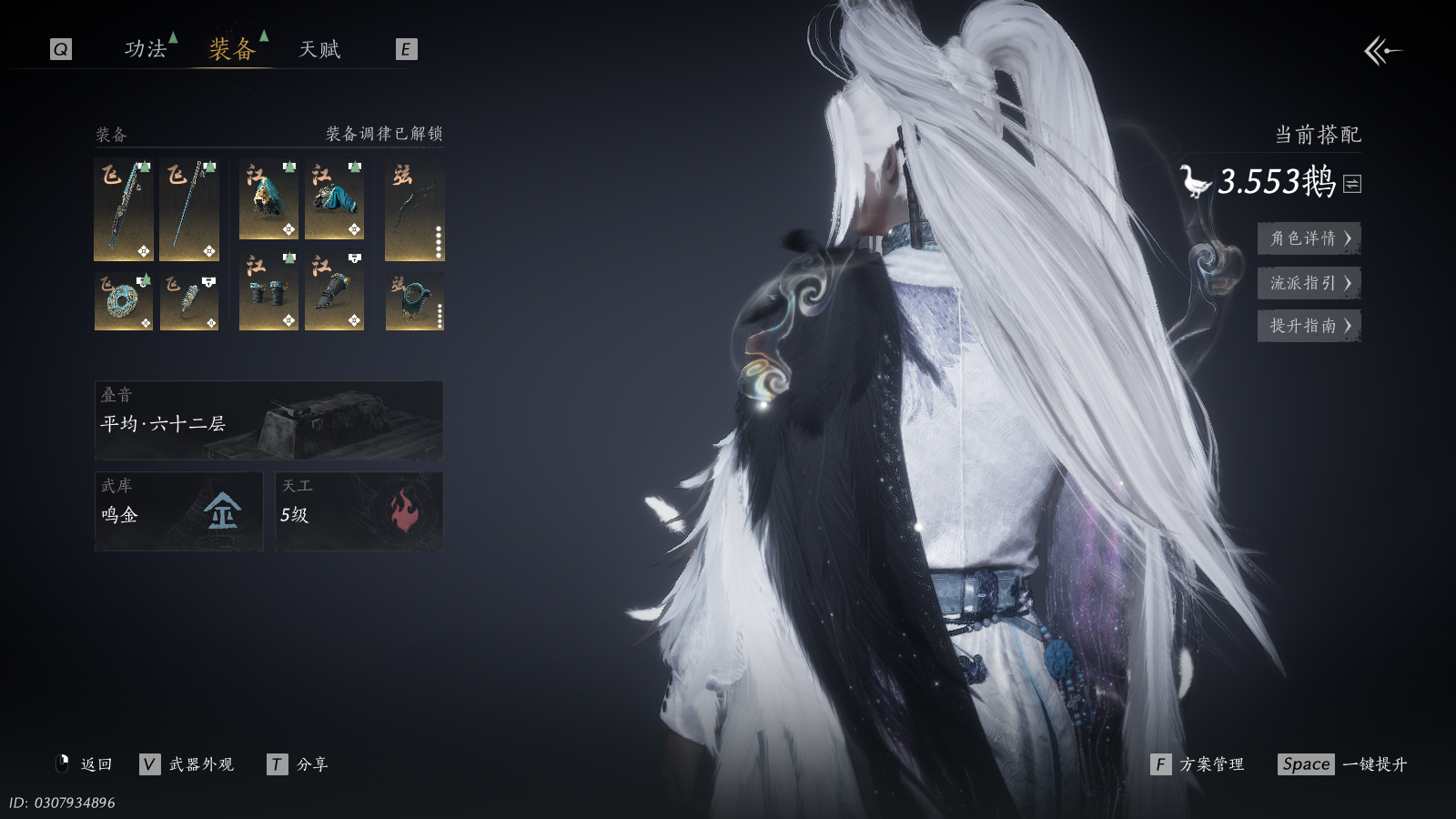Toggle the score detail icon beside 3.553鹅
Image resolution: width=1456 pixels, height=819 pixels.
point(1352,184)
